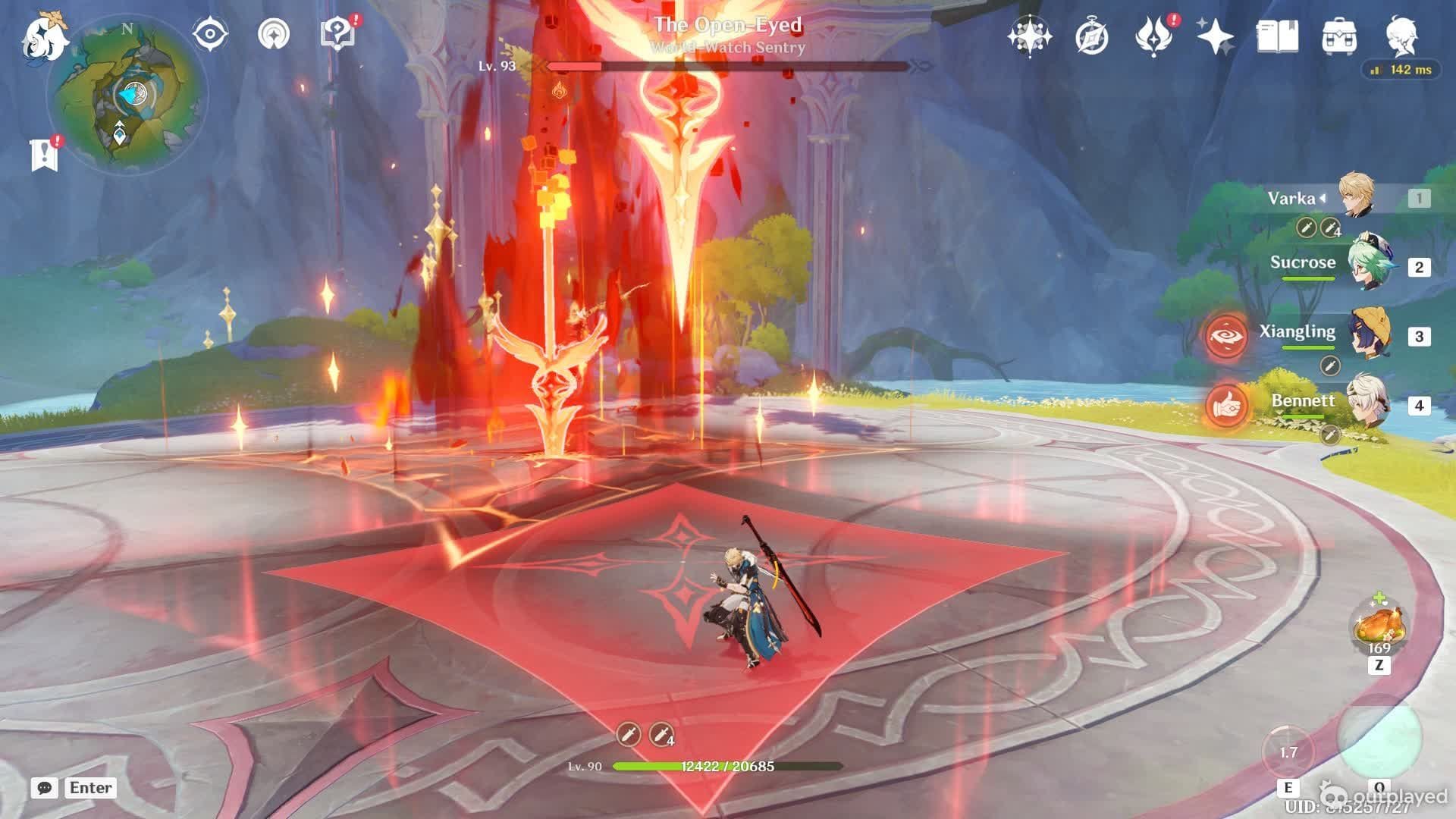
Task: Open the tutorial question mark notification
Action: point(337,34)
